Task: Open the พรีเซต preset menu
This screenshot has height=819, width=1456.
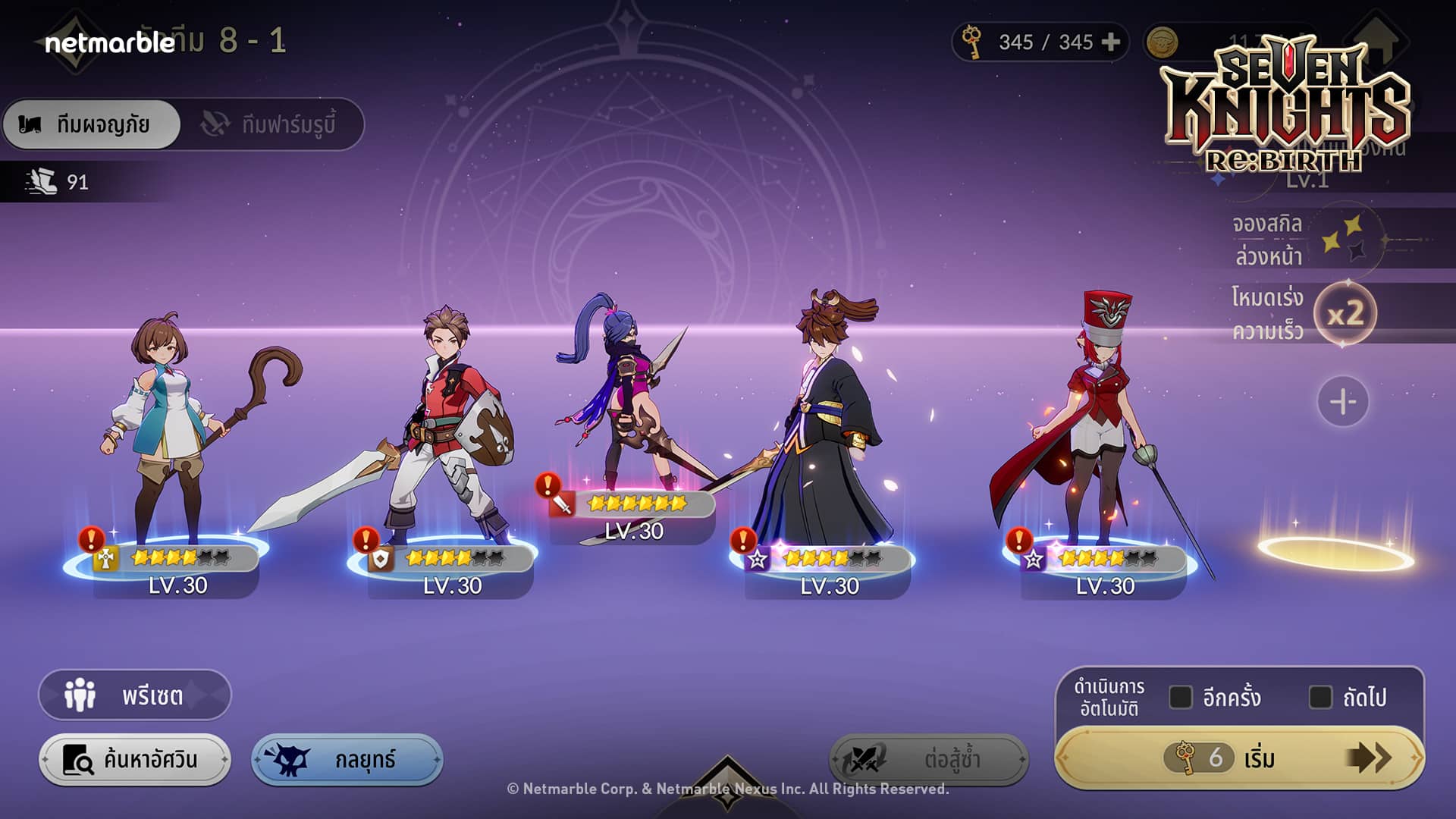Action: tap(134, 695)
